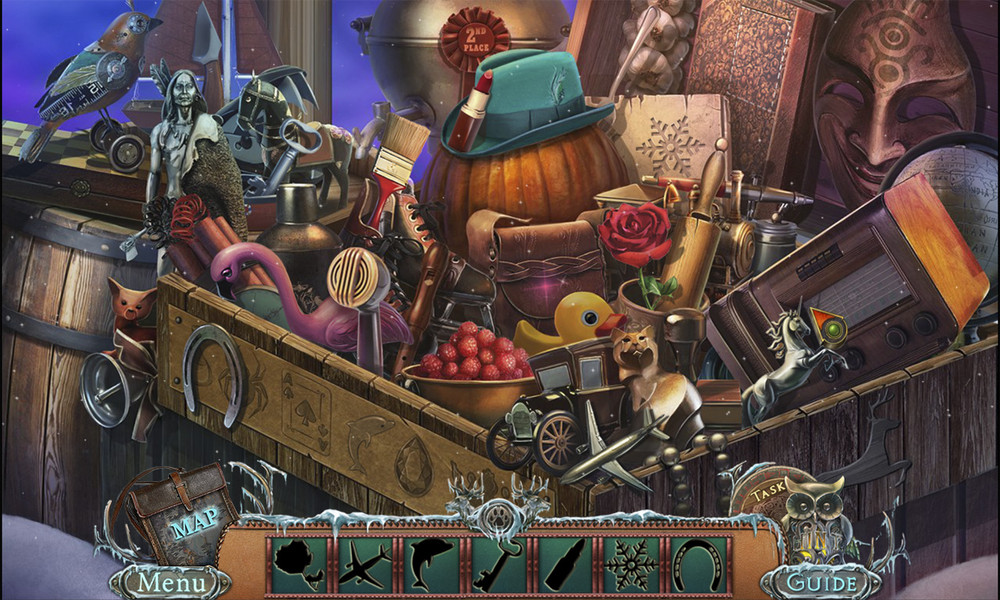Click the key silhouette slot

(x=499, y=565)
